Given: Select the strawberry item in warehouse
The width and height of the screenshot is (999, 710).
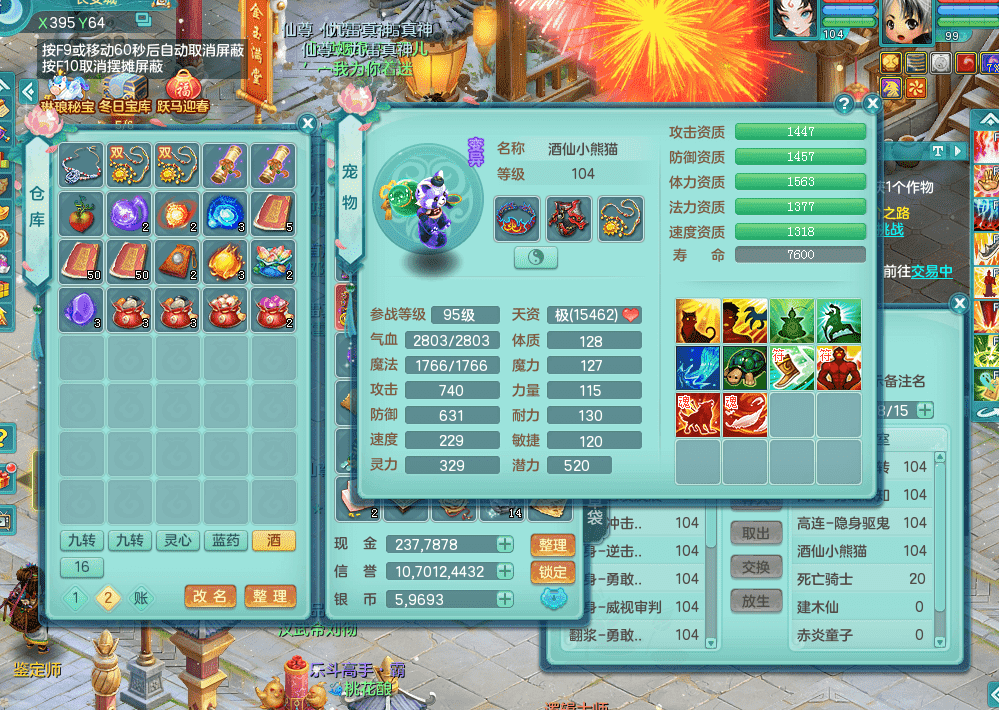Looking at the screenshot, I should (82, 213).
